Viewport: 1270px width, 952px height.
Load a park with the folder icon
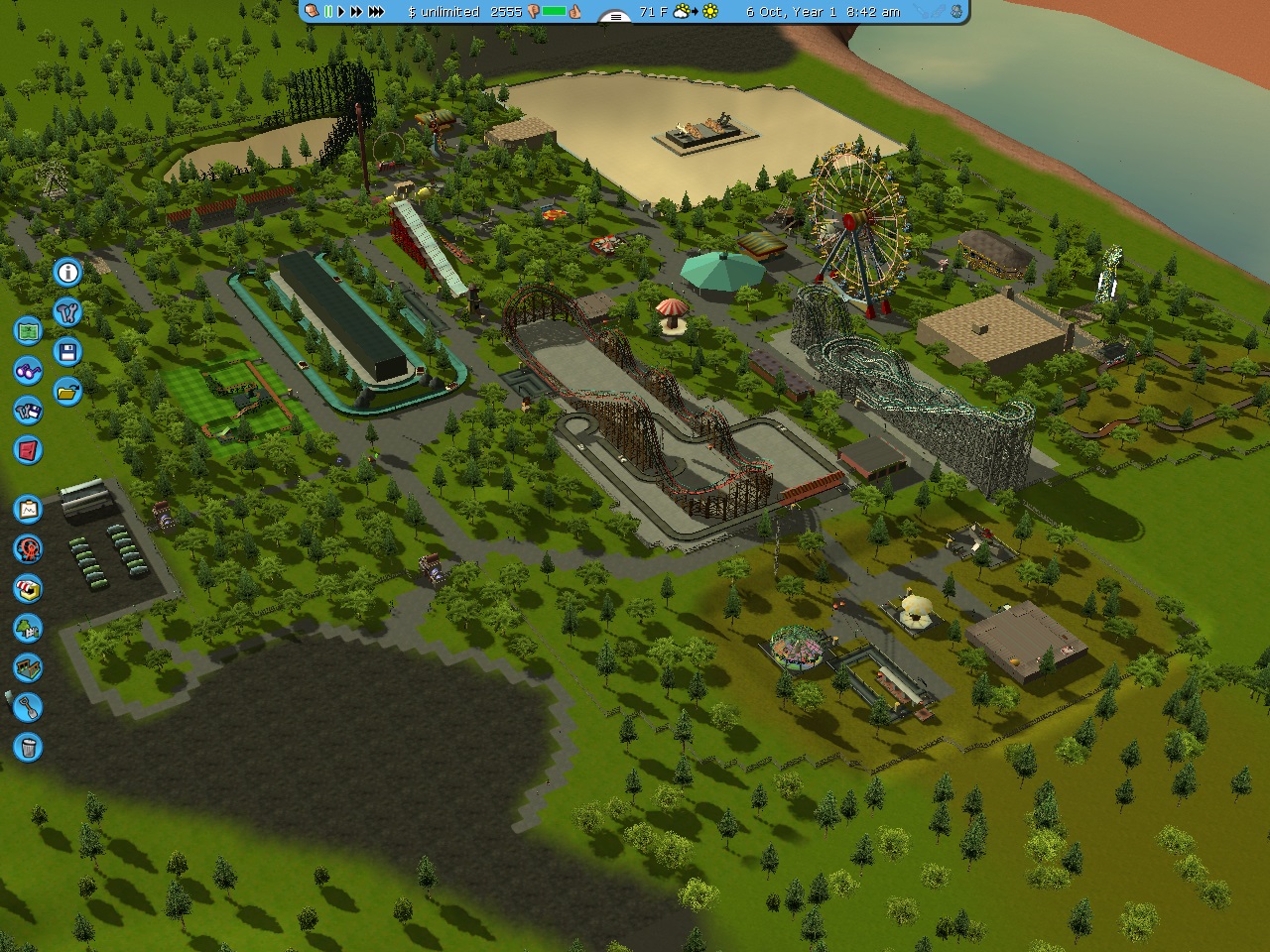(67, 392)
